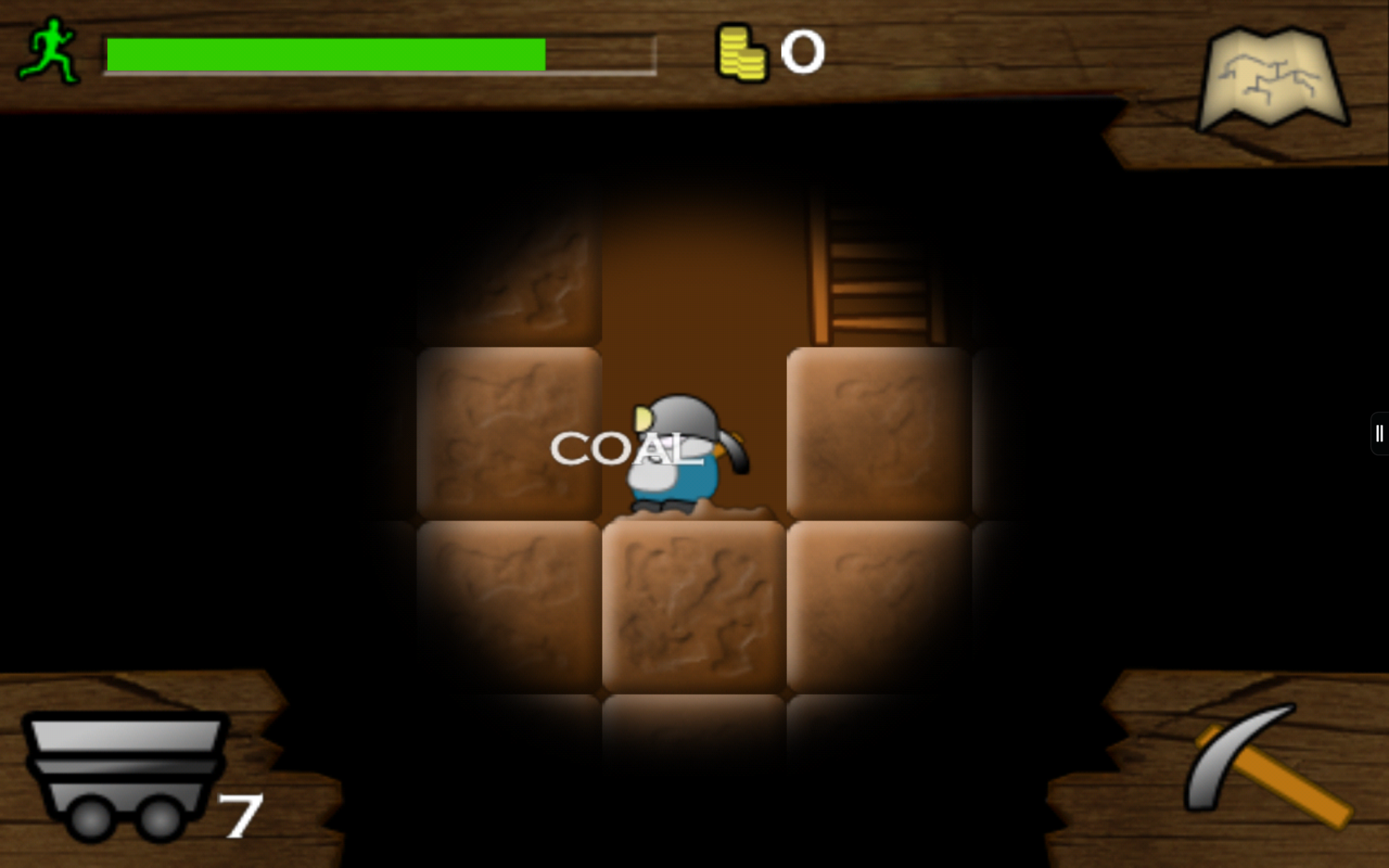The height and width of the screenshot is (868, 1389).
Task: Click the green energy bar
Action: (326, 52)
